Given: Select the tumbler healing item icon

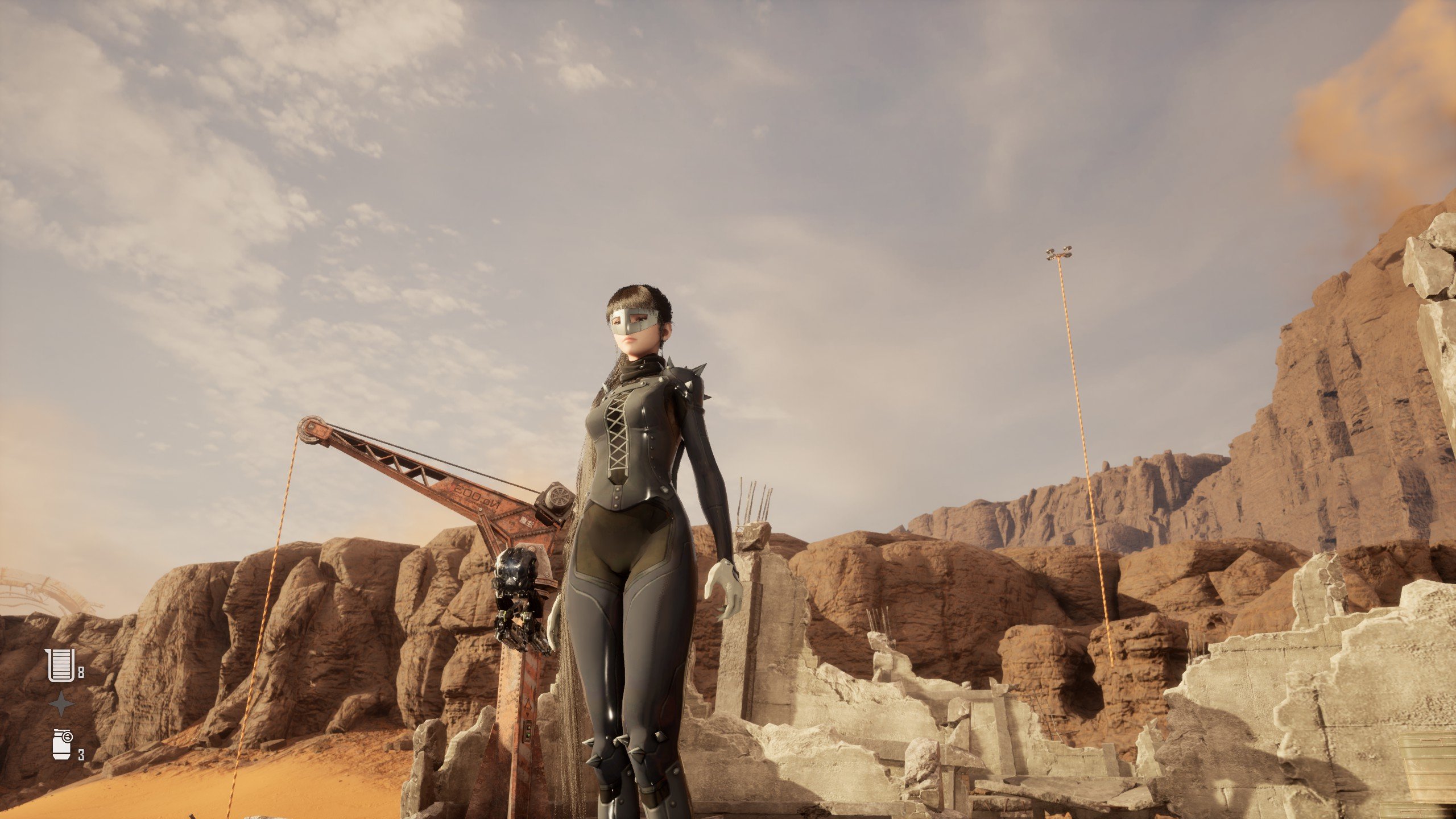Looking at the screenshot, I should coord(60,664).
